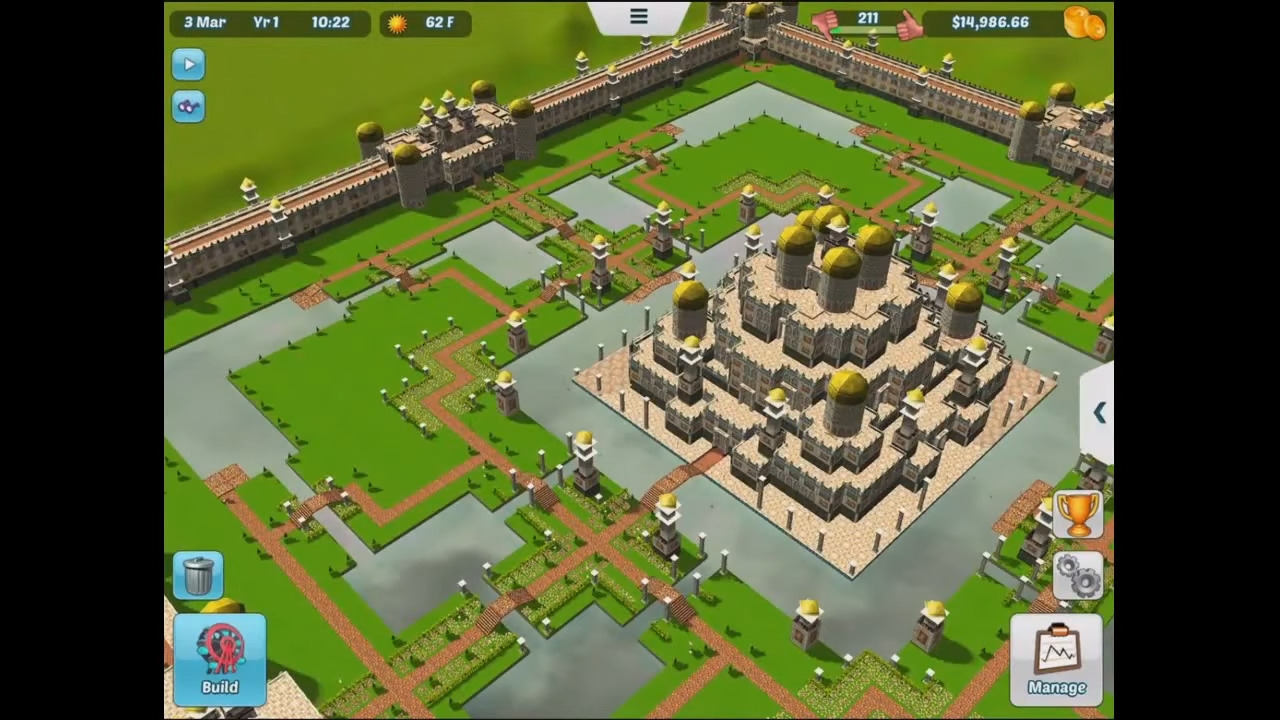Select the demolish trash can tool
The width and height of the screenshot is (1280, 720).
pyautogui.click(x=197, y=572)
